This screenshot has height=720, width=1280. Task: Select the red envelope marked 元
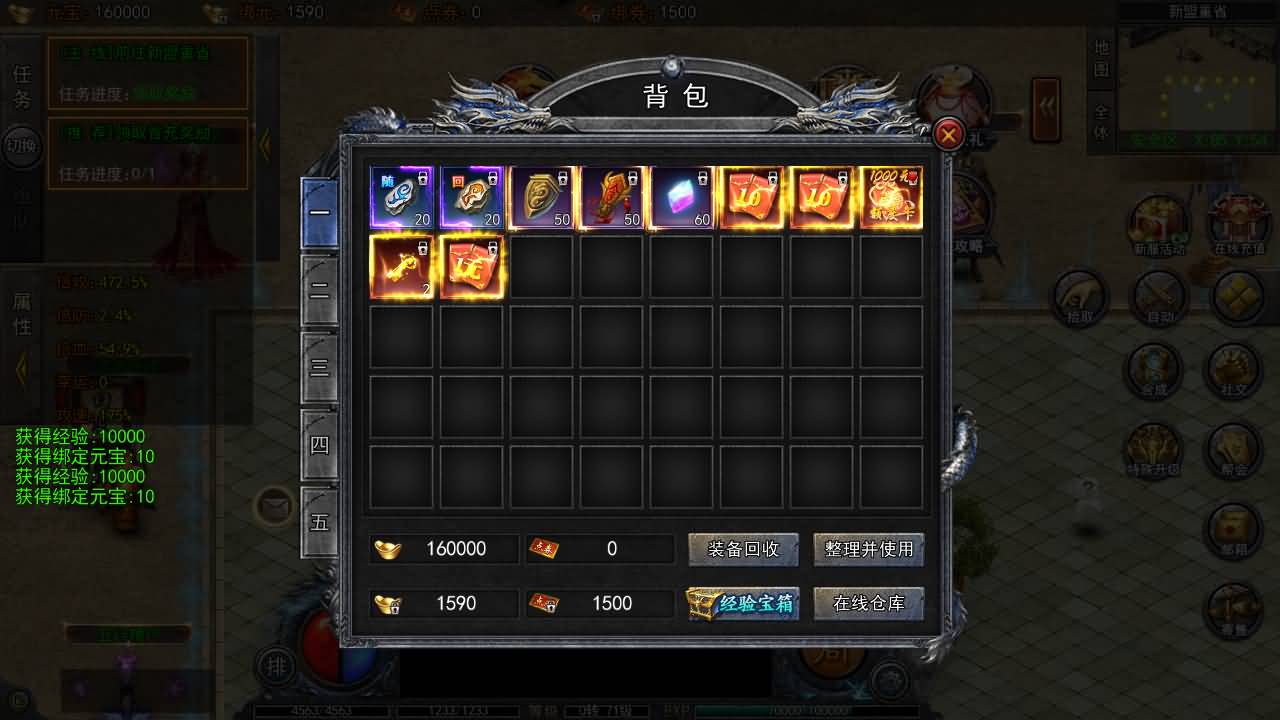[x=471, y=267]
